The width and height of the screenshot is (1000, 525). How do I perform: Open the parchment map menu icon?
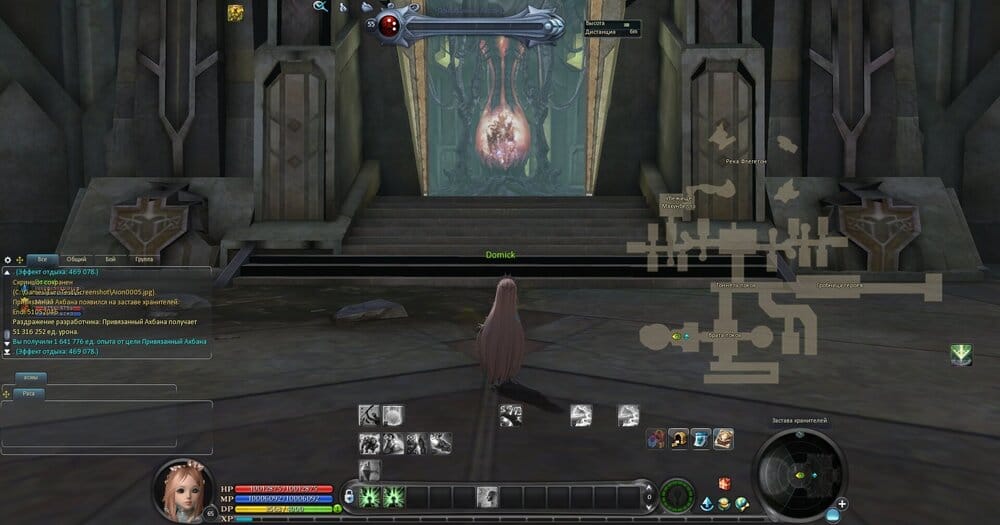click(723, 438)
